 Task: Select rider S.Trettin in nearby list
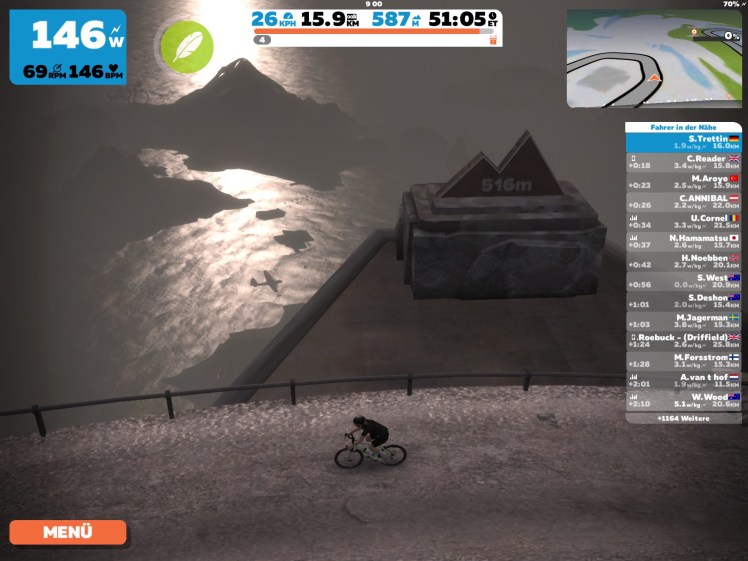point(683,142)
